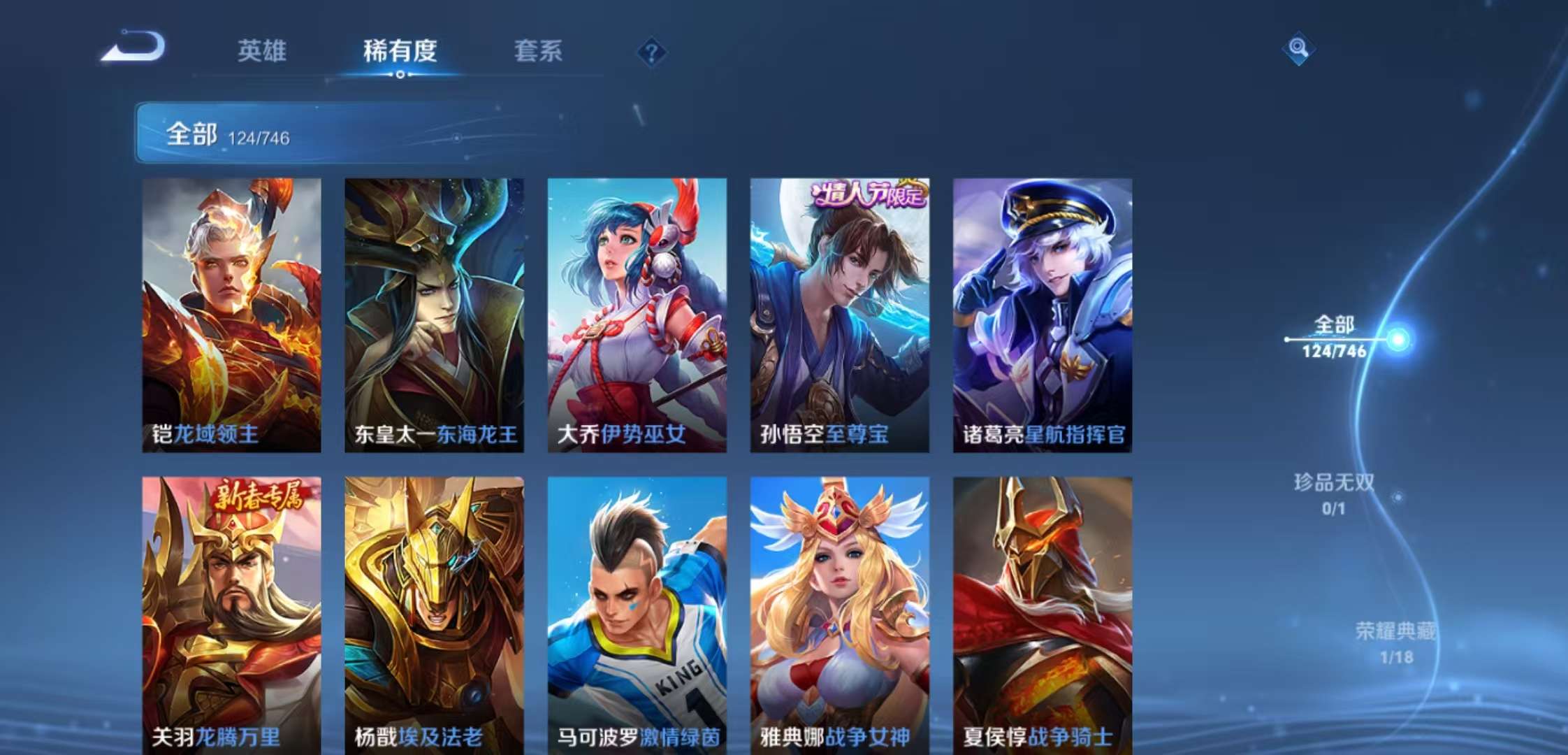Image resolution: width=1568 pixels, height=755 pixels.
Task: Select the 稀有度 tab
Action: pyautogui.click(x=400, y=52)
